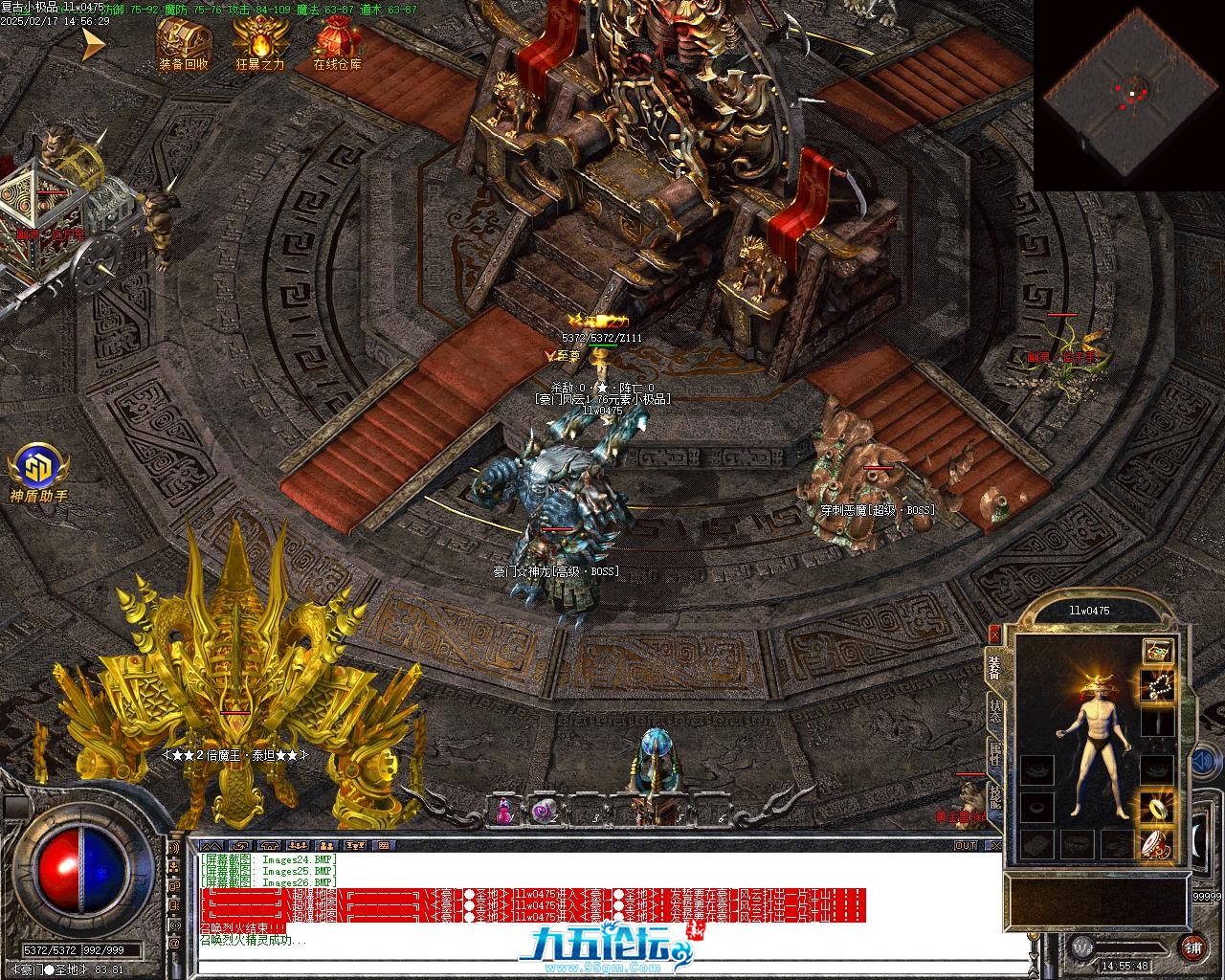Click the OUT button above the chat

pos(966,845)
